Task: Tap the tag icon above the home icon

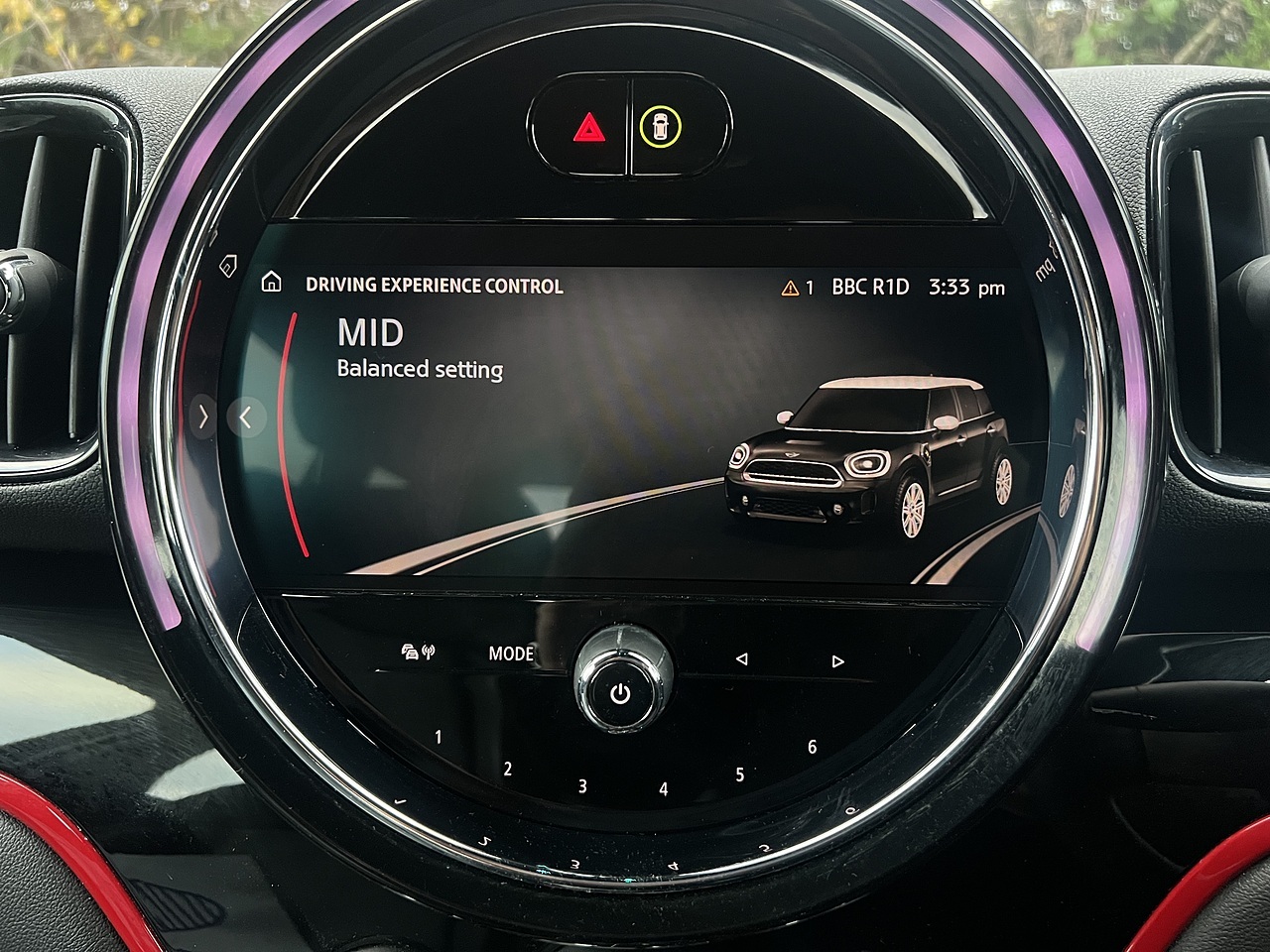Action: (227, 264)
